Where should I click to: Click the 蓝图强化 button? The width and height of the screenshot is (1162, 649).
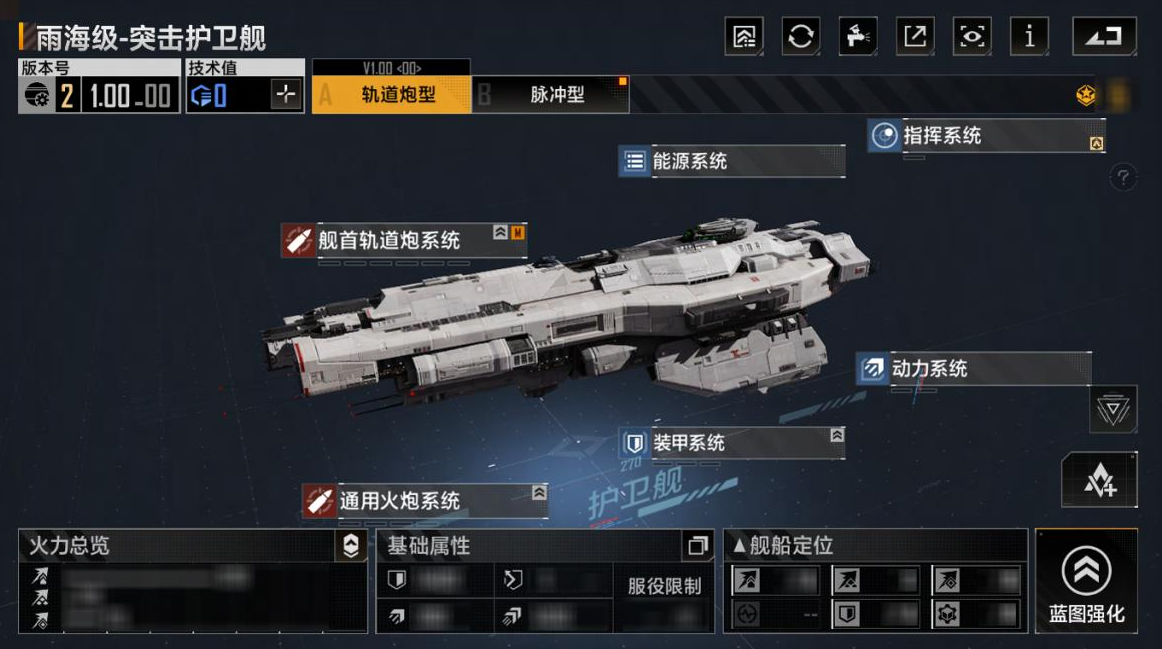(x=1086, y=582)
